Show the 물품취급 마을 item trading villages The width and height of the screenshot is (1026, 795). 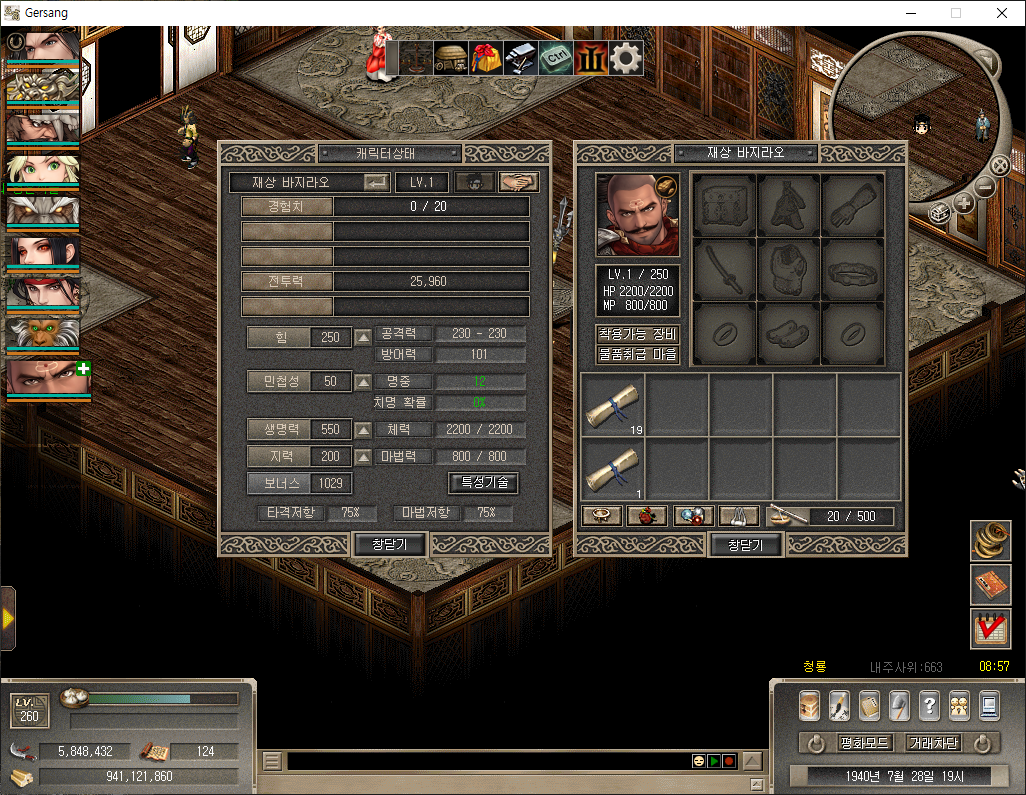[x=637, y=354]
